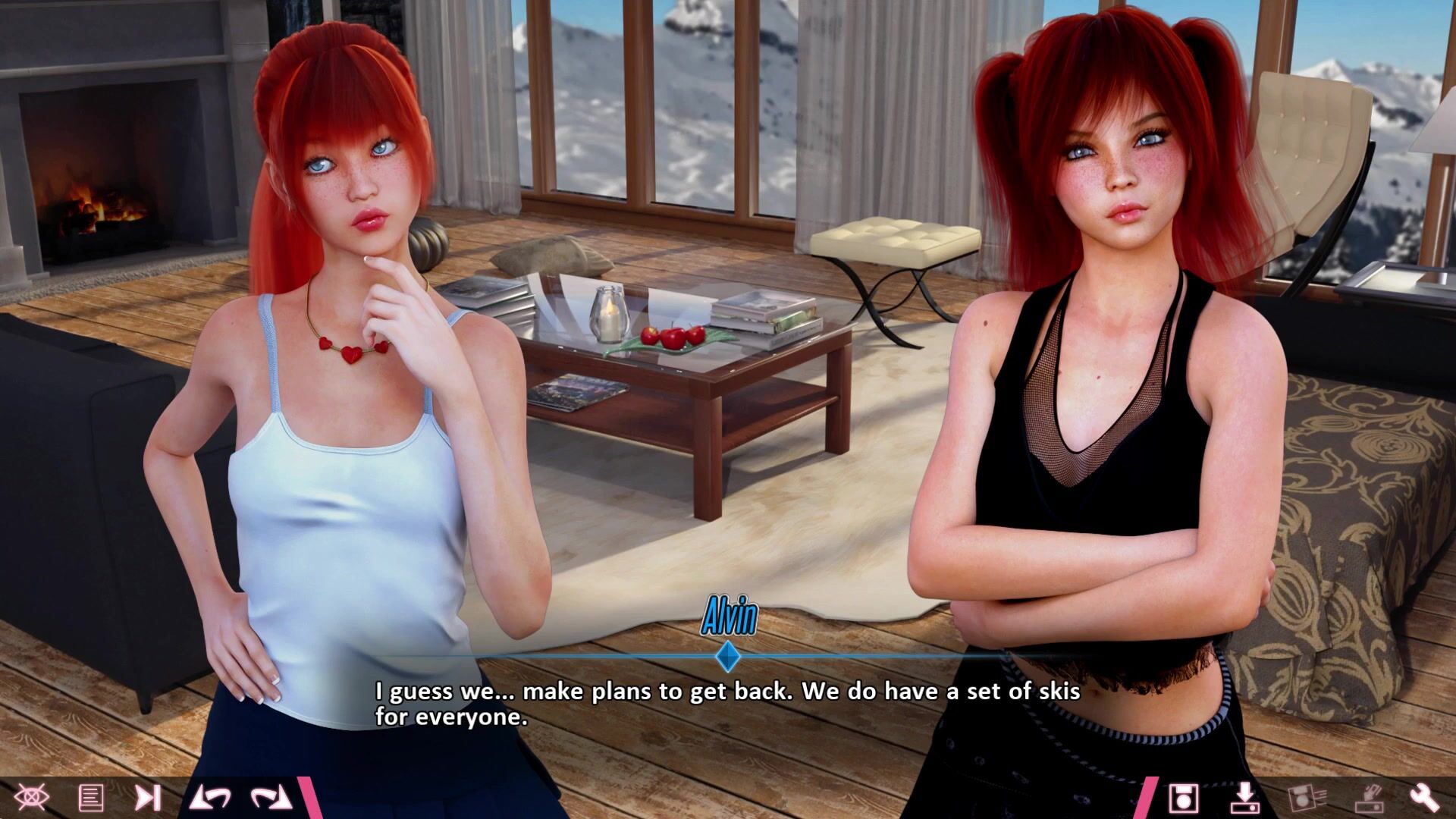Open settings with the wrench icon
The width and height of the screenshot is (1456, 819).
1424,798
